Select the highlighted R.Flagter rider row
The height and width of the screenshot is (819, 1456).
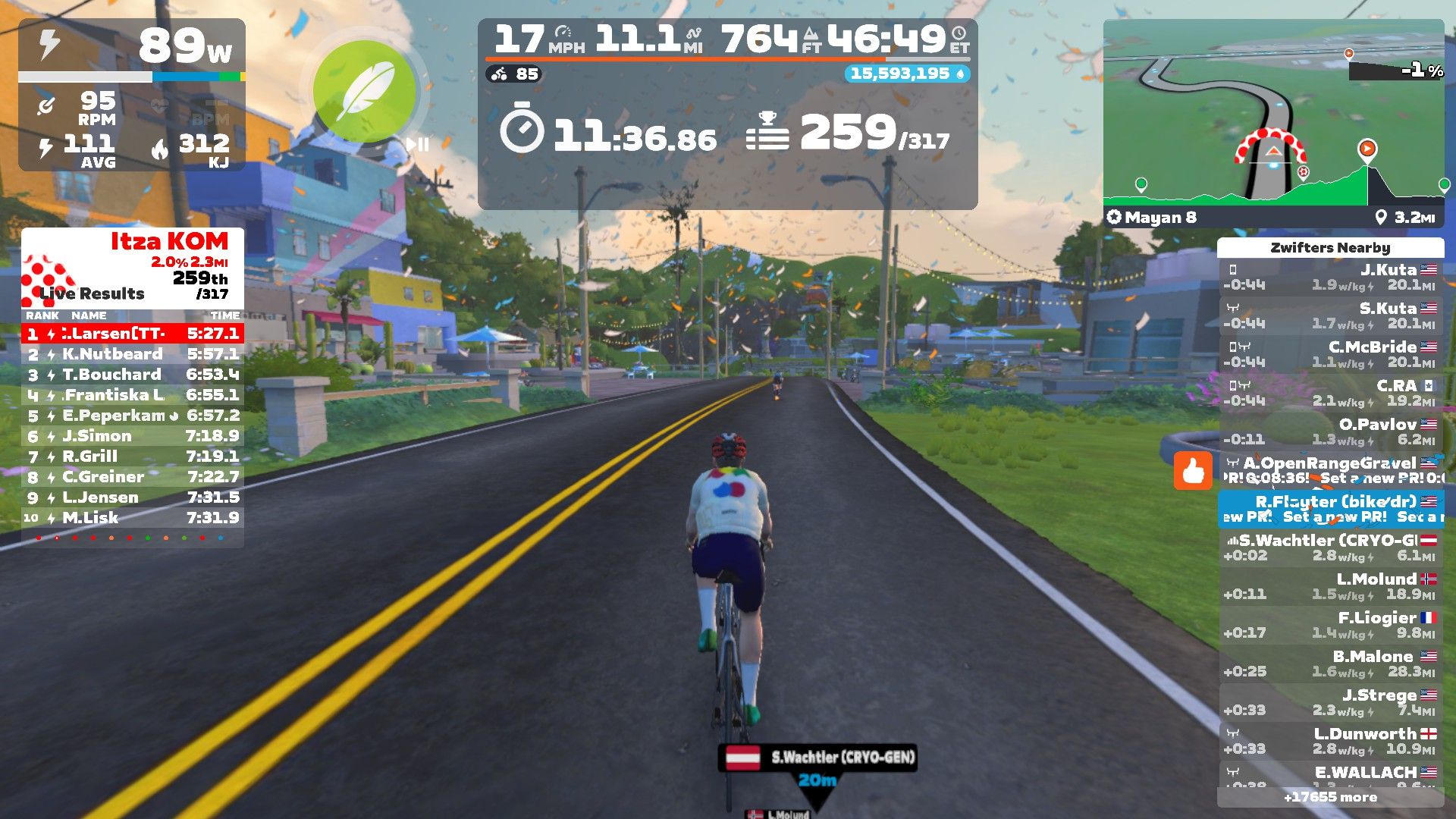click(x=1331, y=509)
